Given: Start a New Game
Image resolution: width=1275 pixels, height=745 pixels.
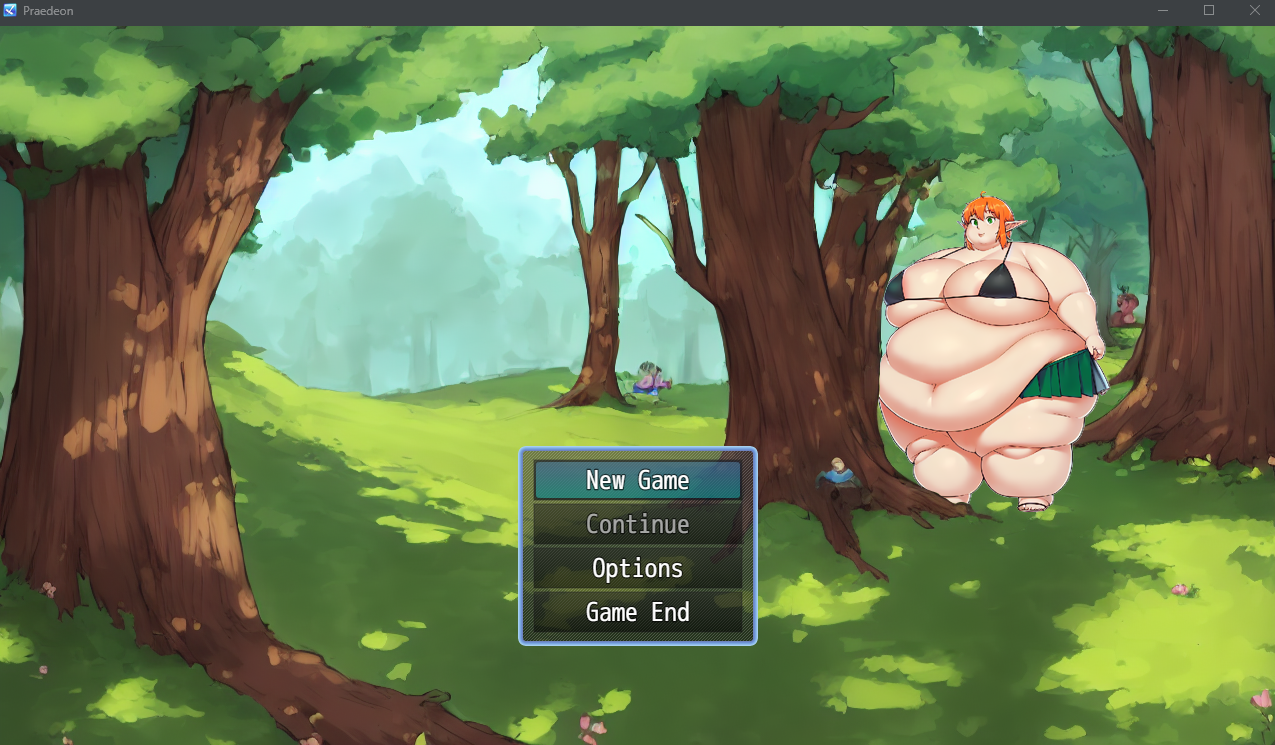Looking at the screenshot, I should pyautogui.click(x=637, y=480).
